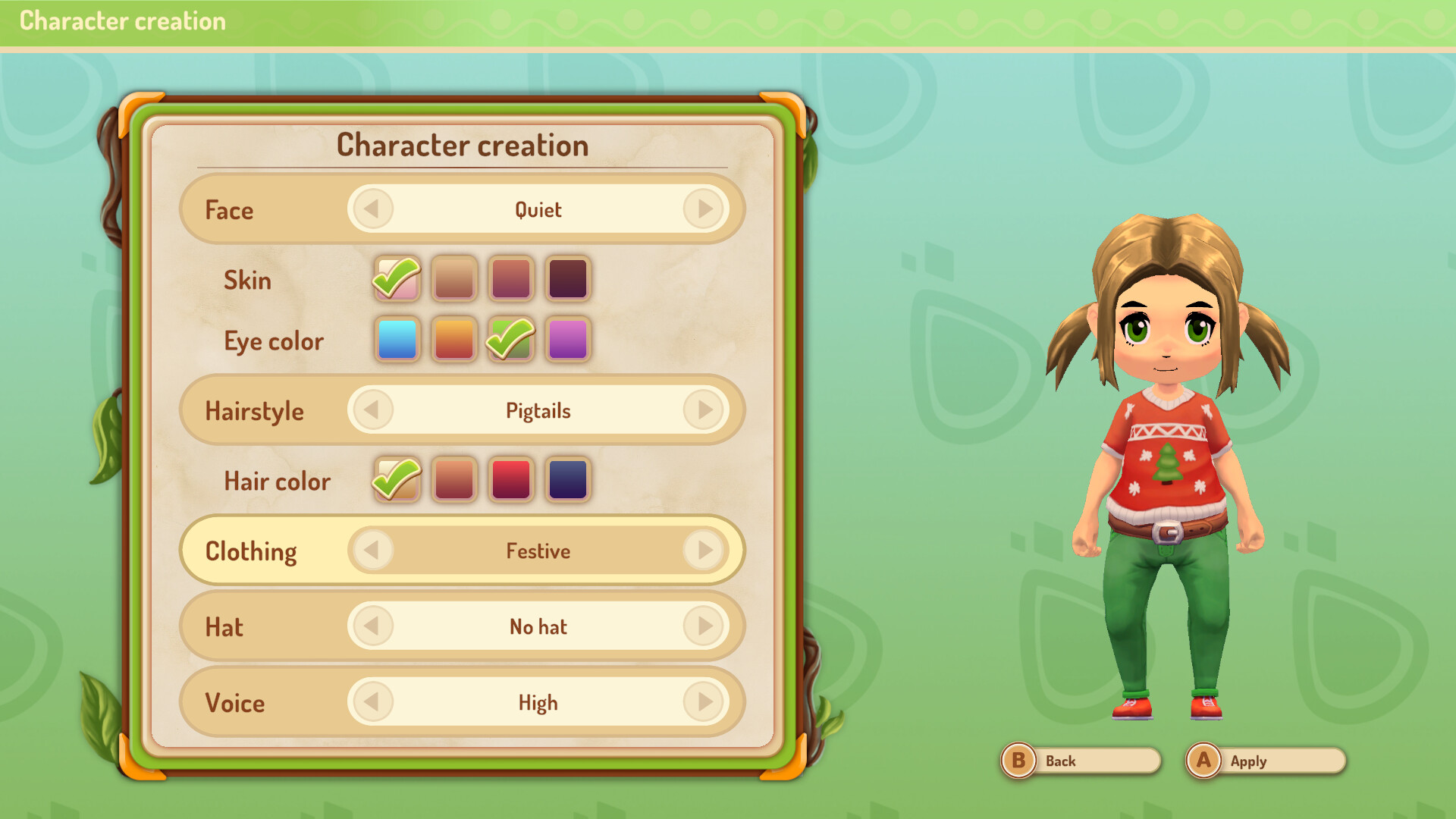Deselect the checked blonde hair color
Screen dimensions: 1456x819
[397, 479]
